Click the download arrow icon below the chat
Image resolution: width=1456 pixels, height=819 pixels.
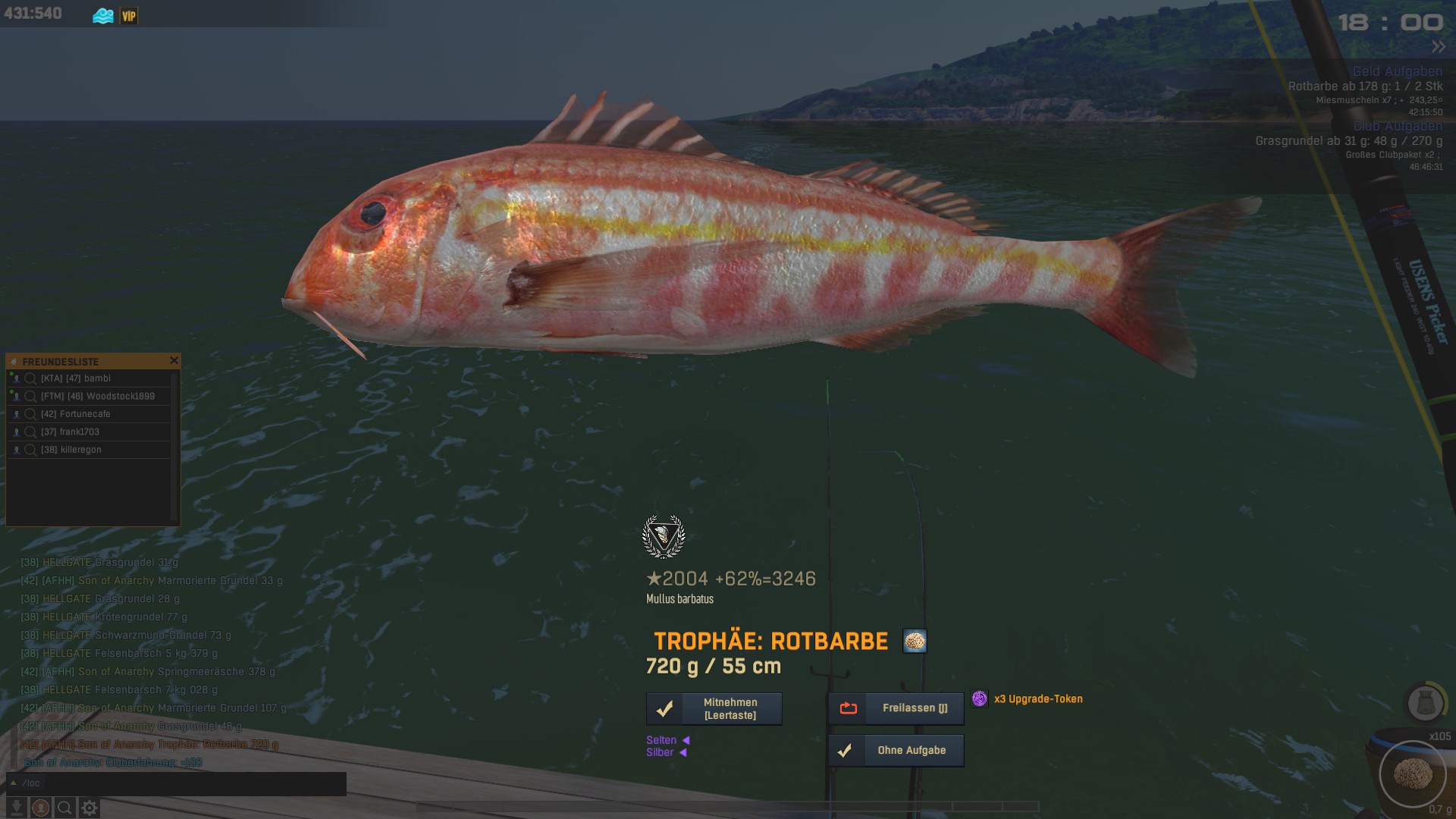tap(17, 808)
